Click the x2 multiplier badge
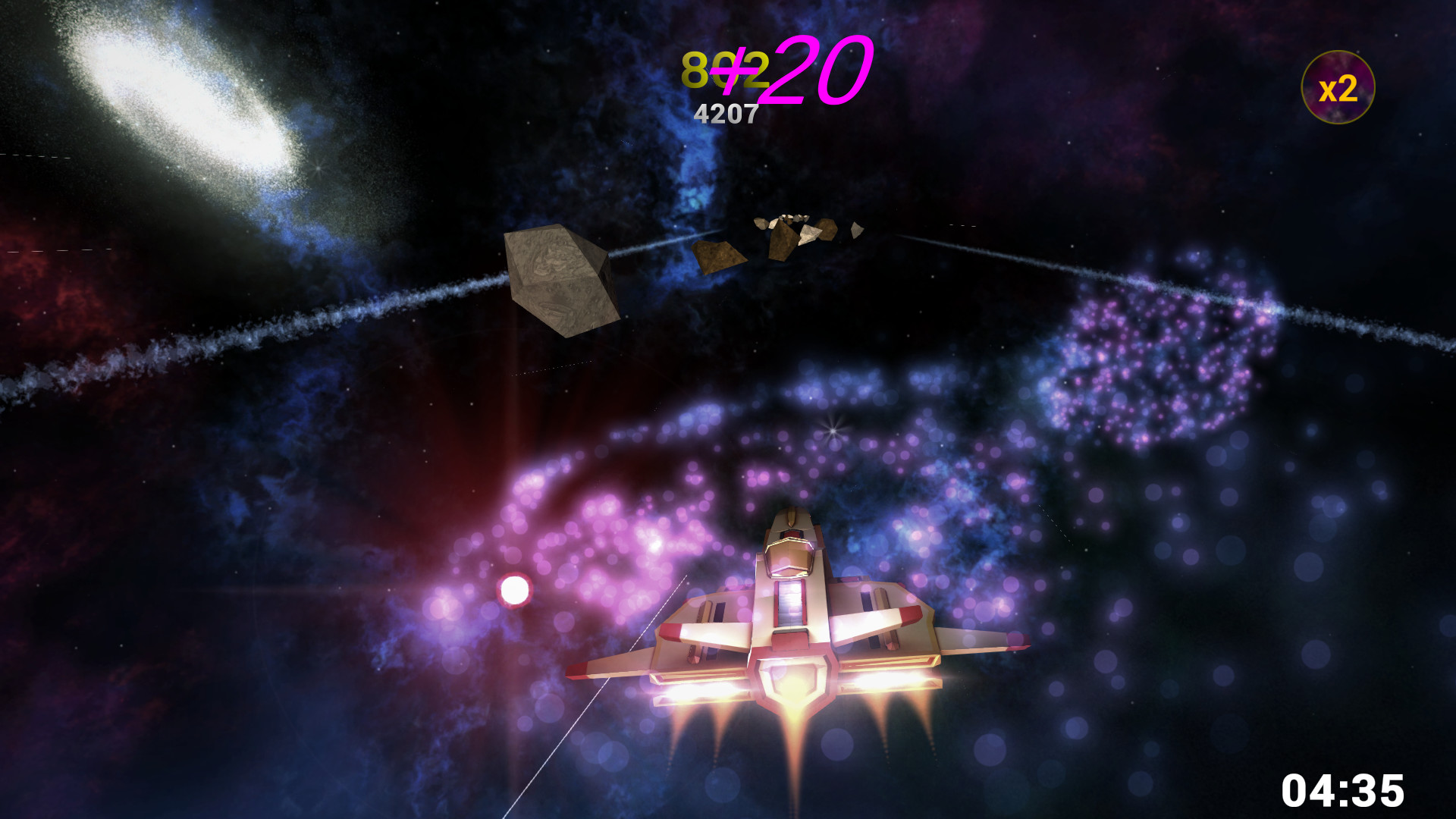Viewport: 1456px width, 819px height. click(1341, 86)
